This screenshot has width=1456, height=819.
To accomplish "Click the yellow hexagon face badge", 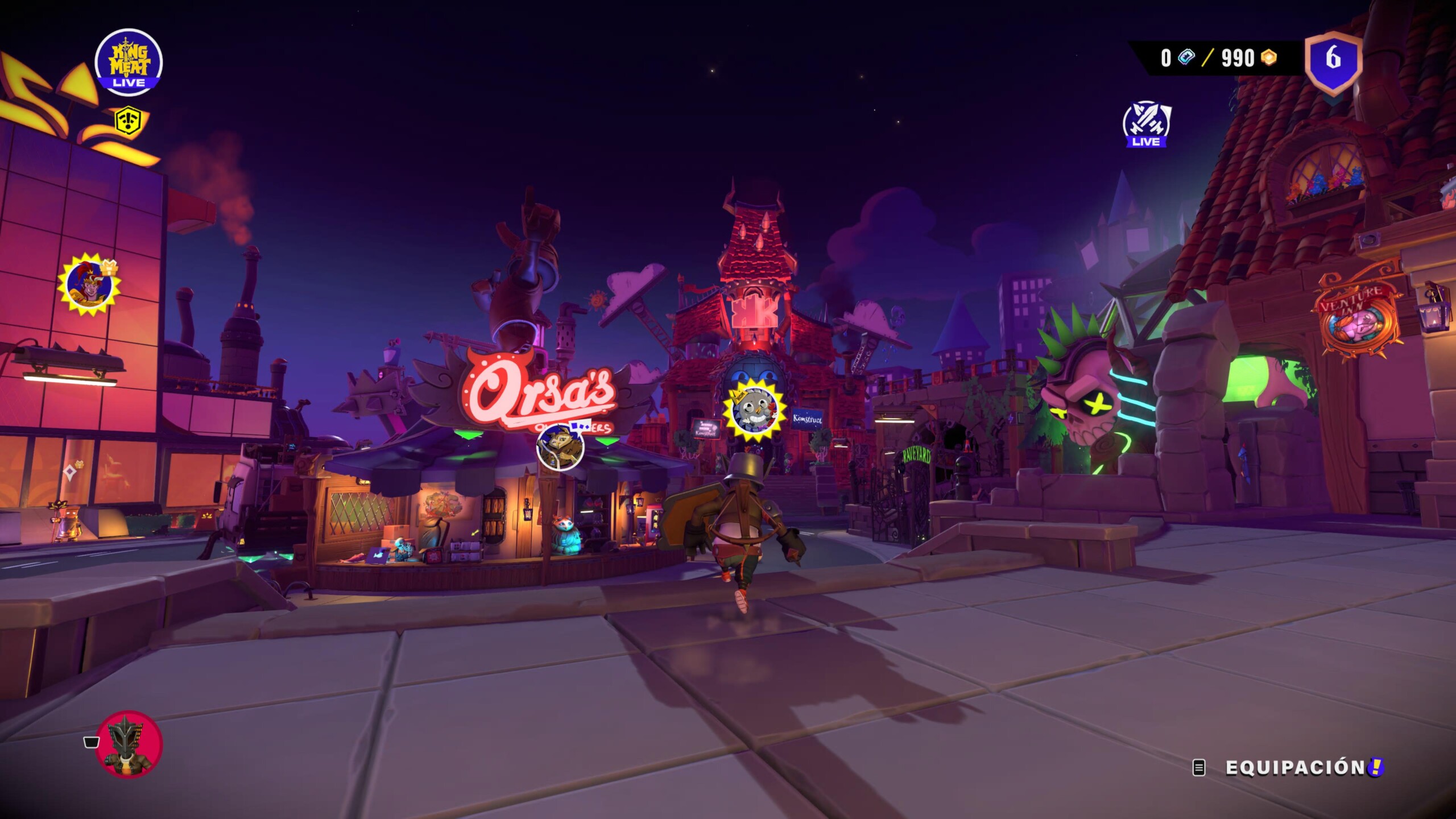I will coord(129,121).
